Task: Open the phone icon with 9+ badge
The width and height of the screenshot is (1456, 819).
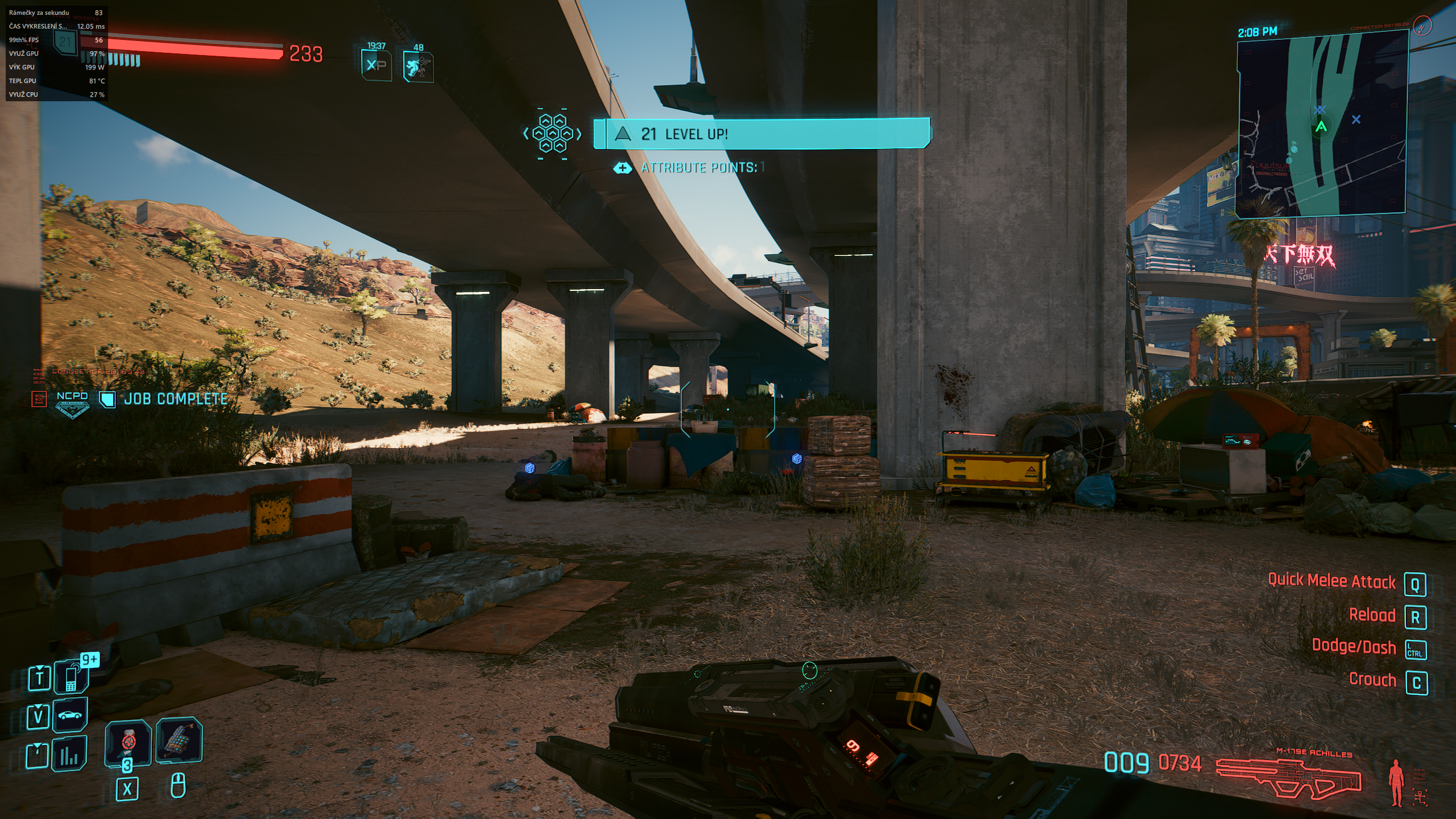Action: coord(72,677)
